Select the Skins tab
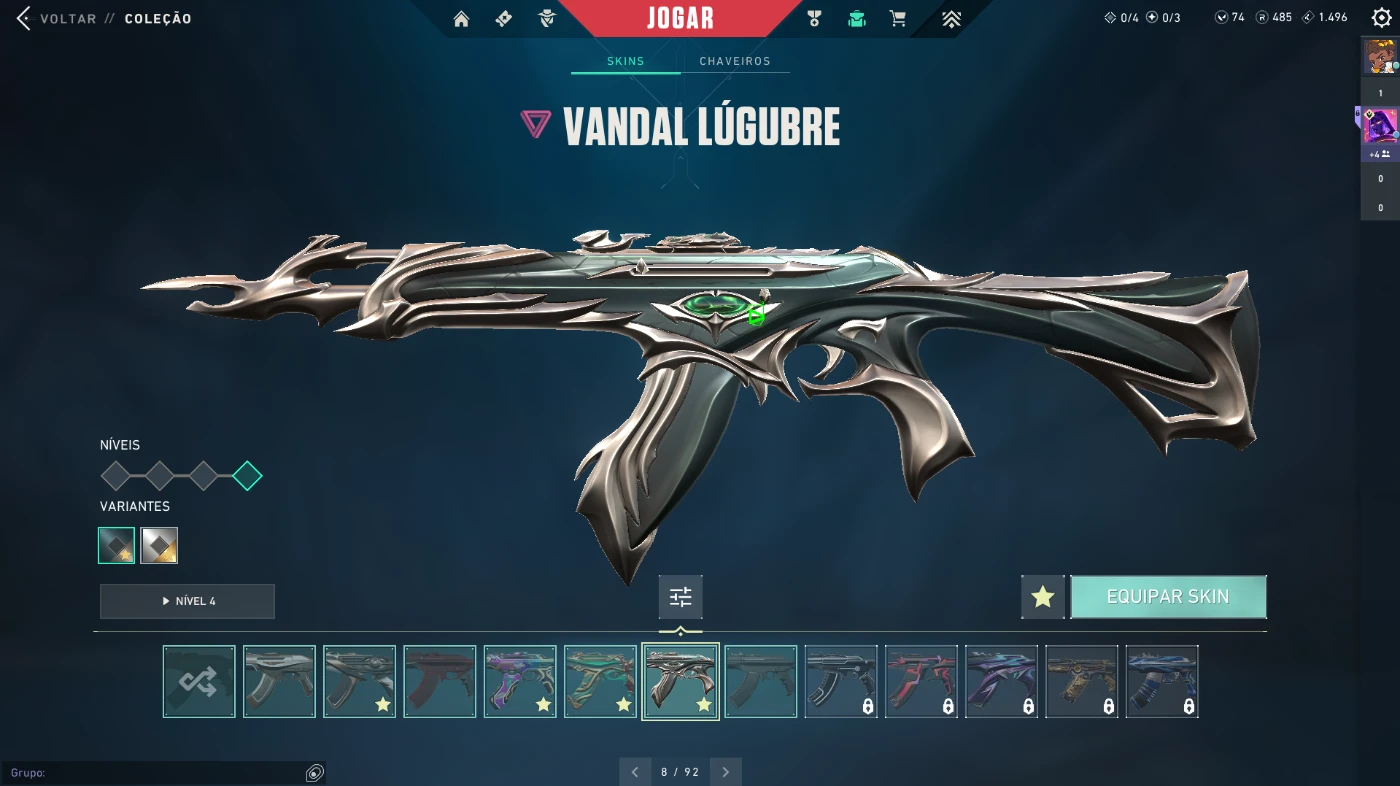 626,61
